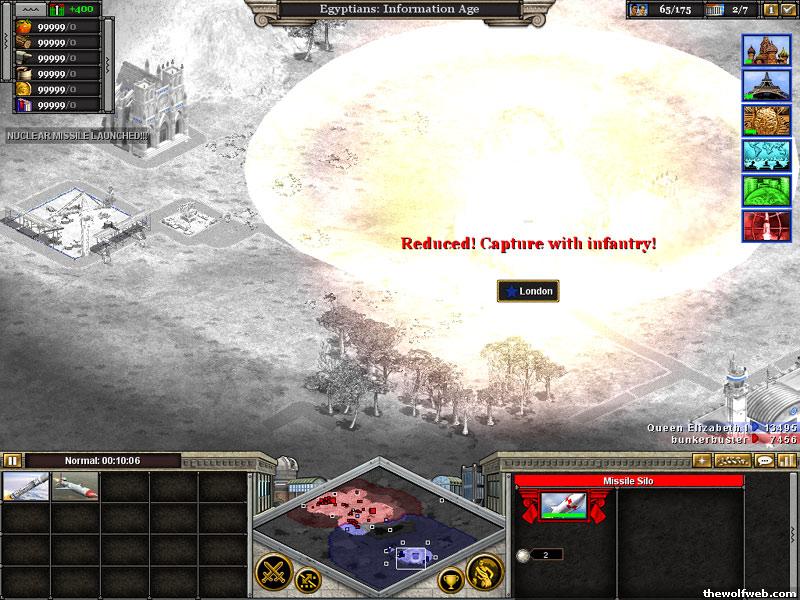Open the trophy achievements button
The image size is (800, 600).
pos(451,578)
